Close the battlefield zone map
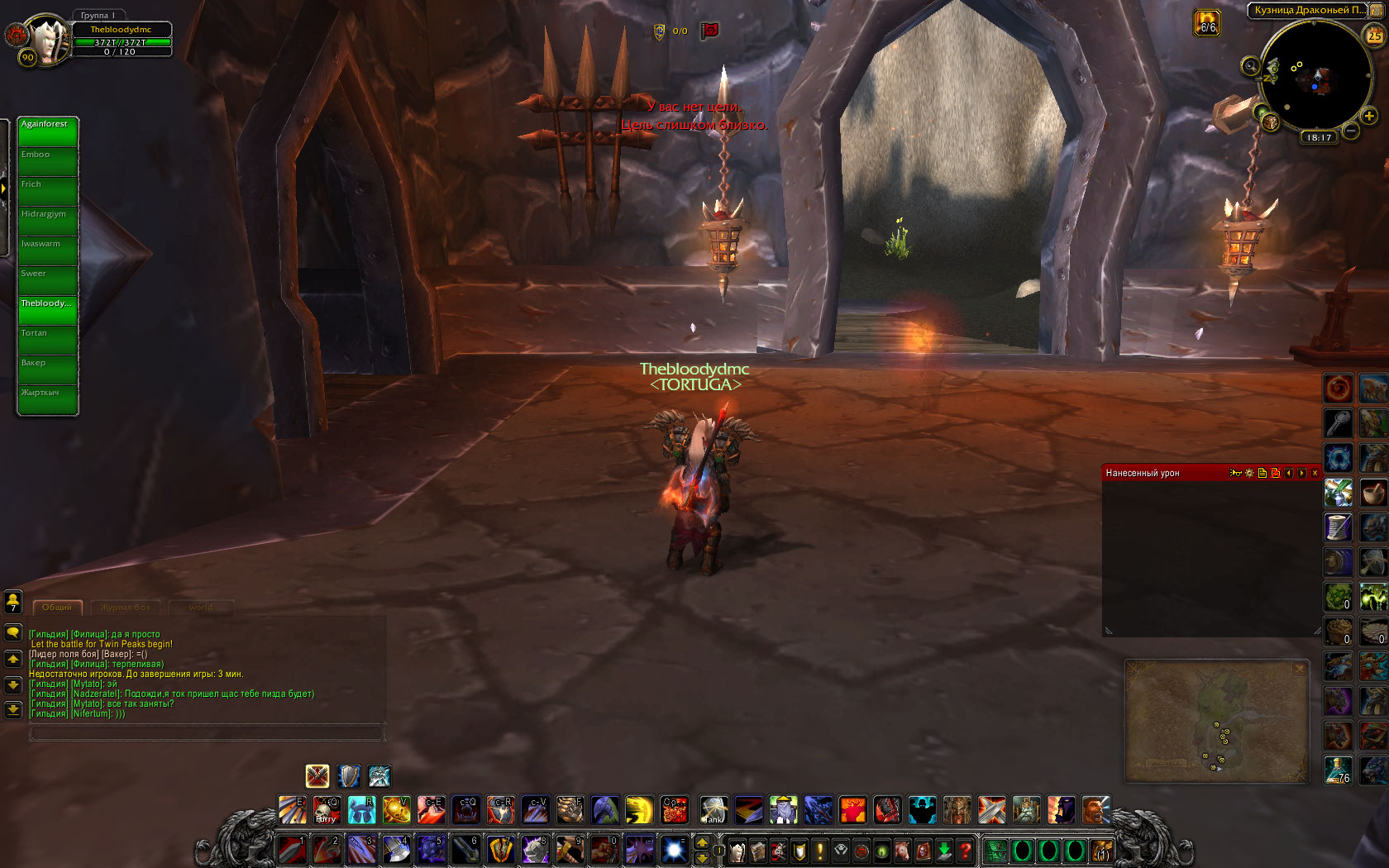 1300,668
